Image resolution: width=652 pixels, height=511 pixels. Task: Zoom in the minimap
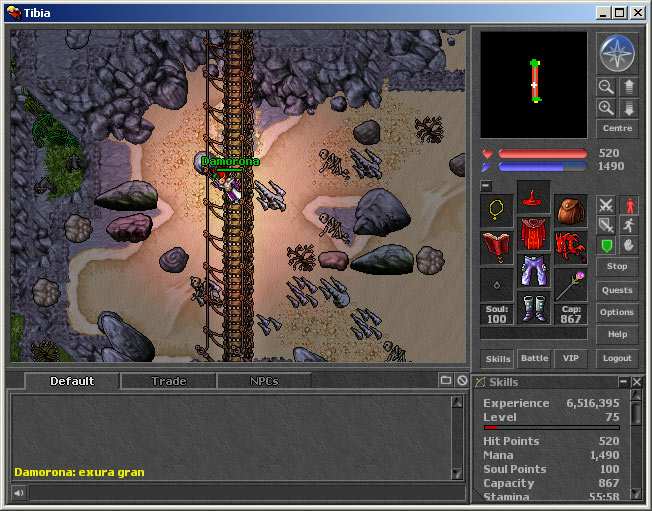(x=606, y=108)
